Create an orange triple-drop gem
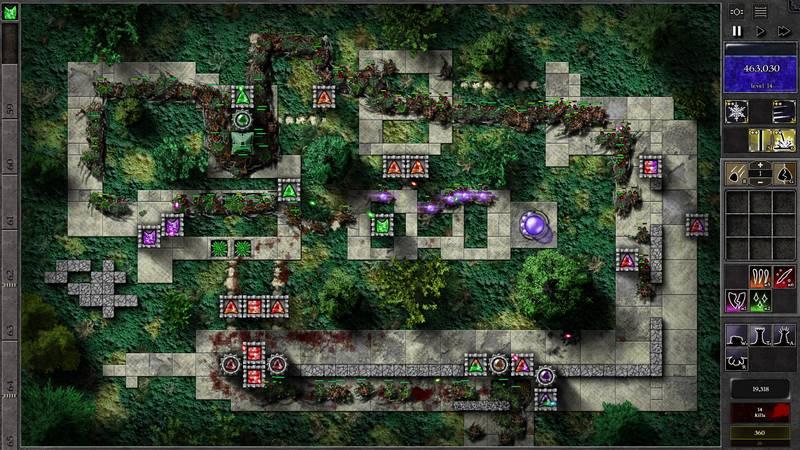Viewport: 800px width, 450px height. (x=760, y=276)
